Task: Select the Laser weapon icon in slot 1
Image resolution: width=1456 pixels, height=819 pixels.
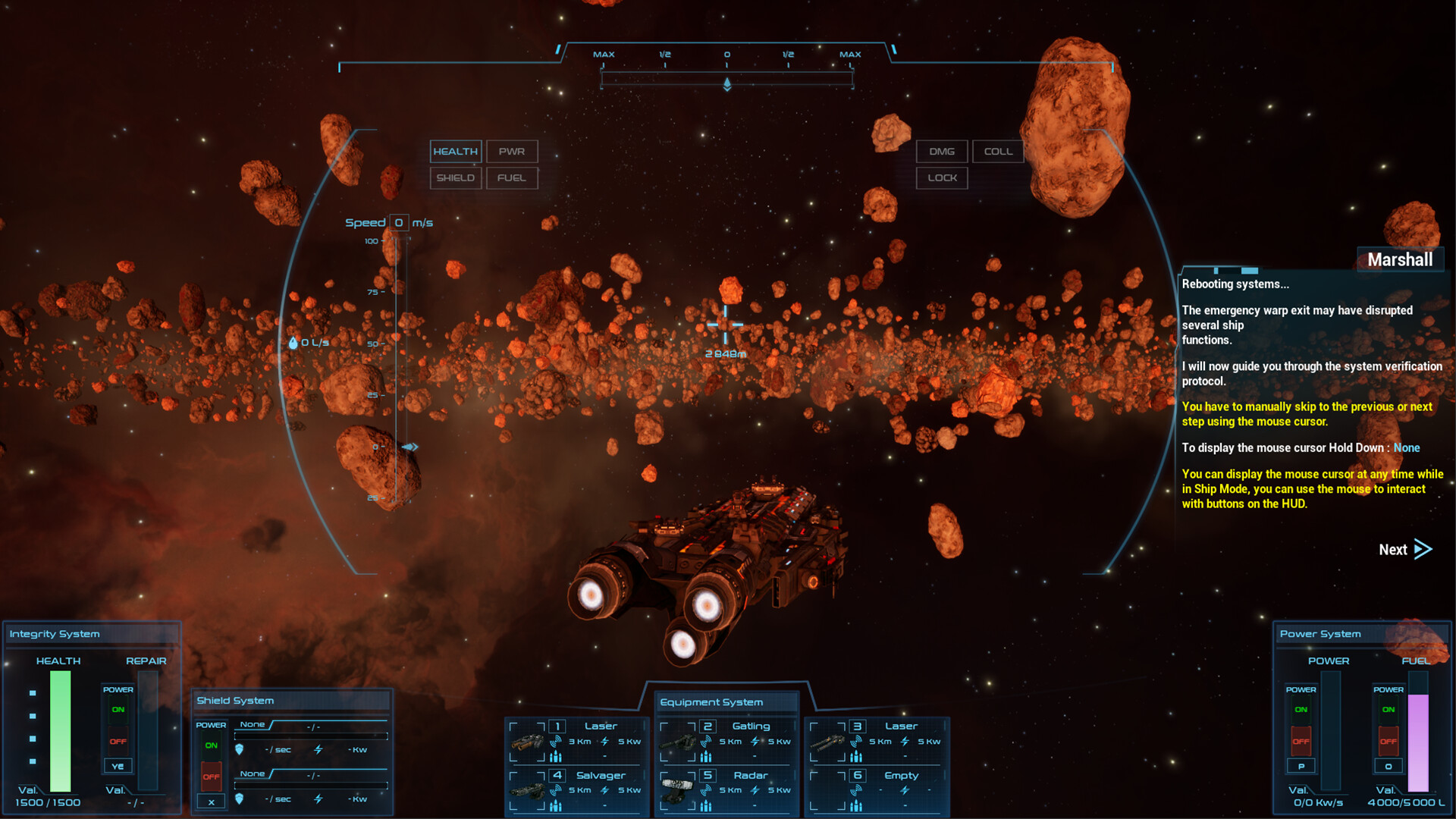Action: point(528,744)
